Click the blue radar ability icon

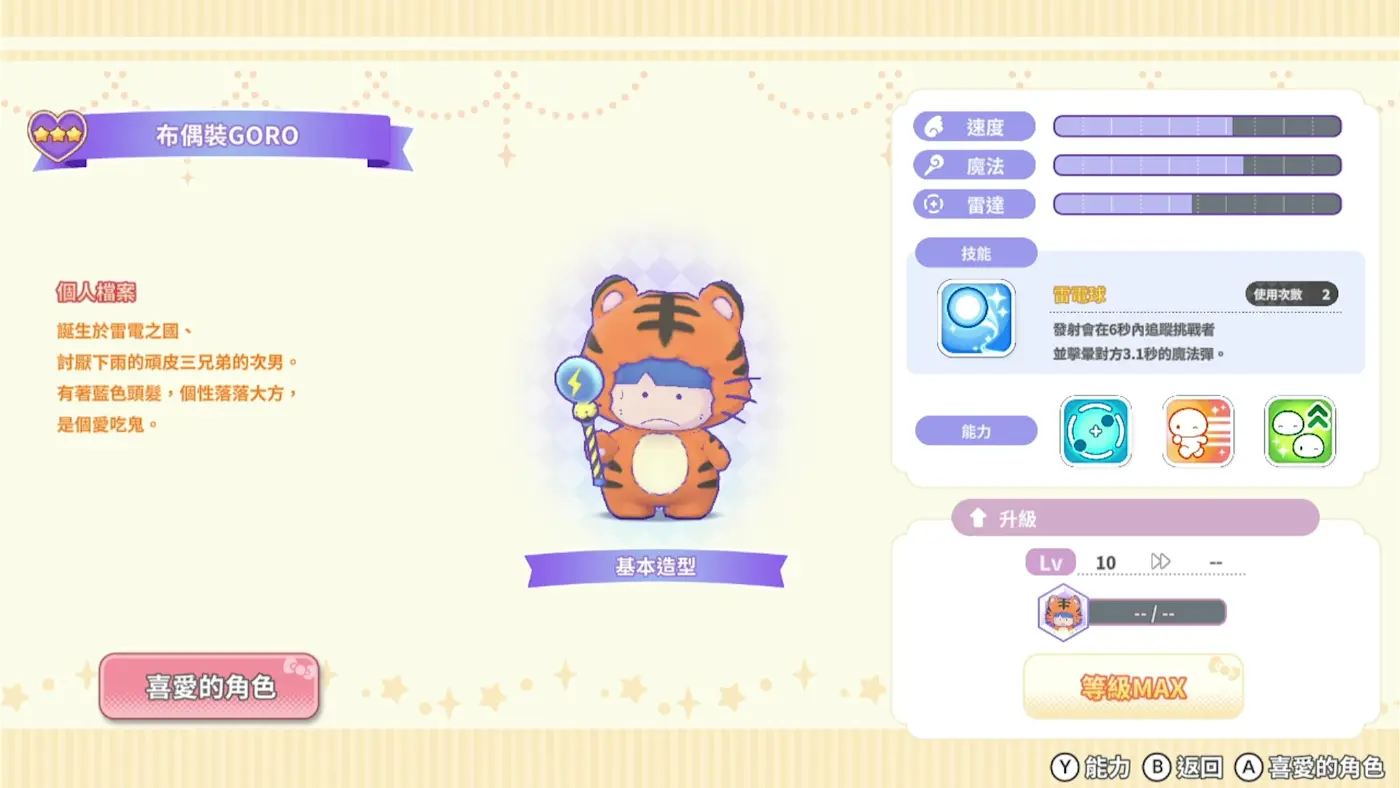pos(1095,431)
